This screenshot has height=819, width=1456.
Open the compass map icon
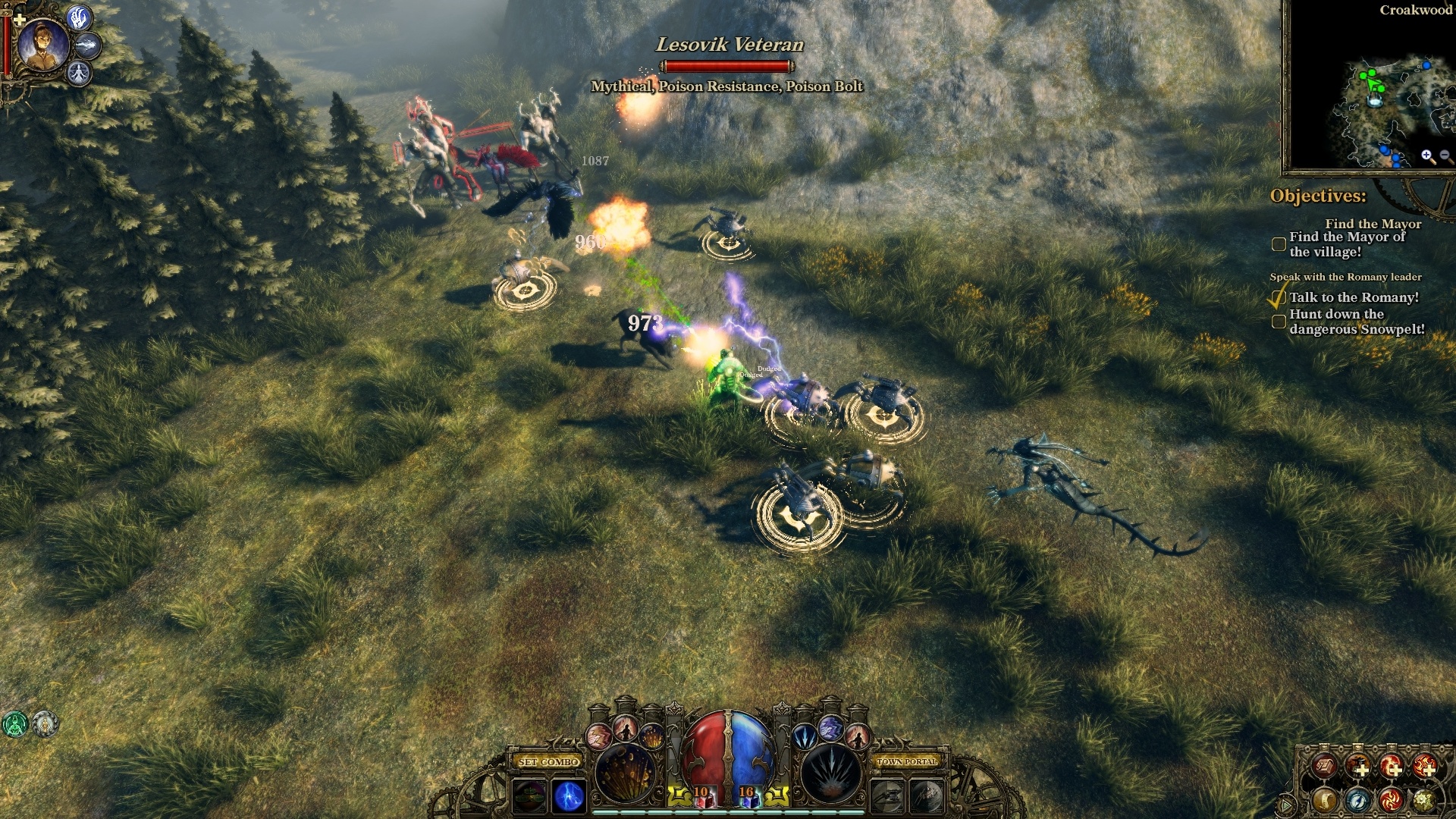(1357, 799)
